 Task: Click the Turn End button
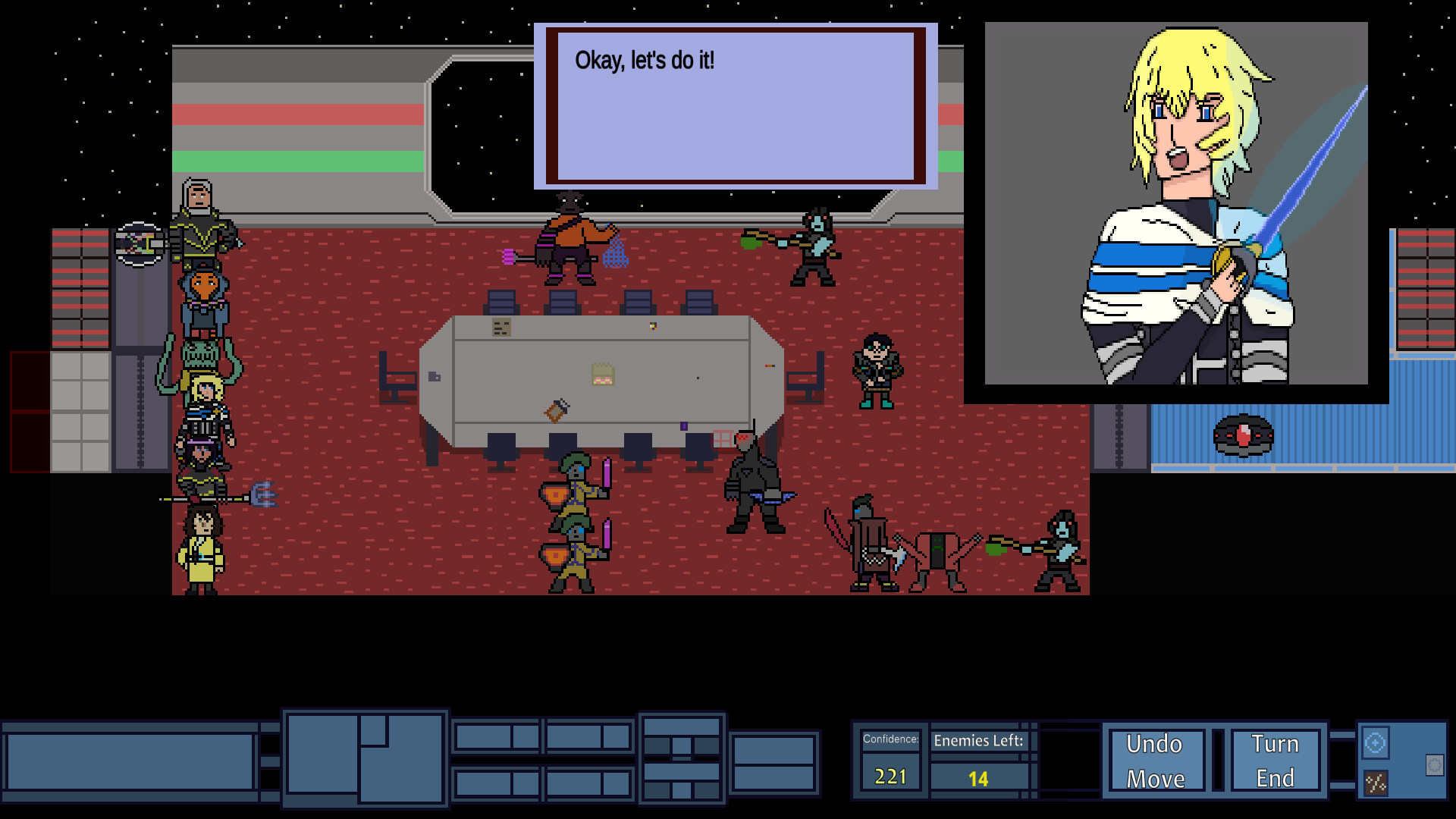[1276, 760]
